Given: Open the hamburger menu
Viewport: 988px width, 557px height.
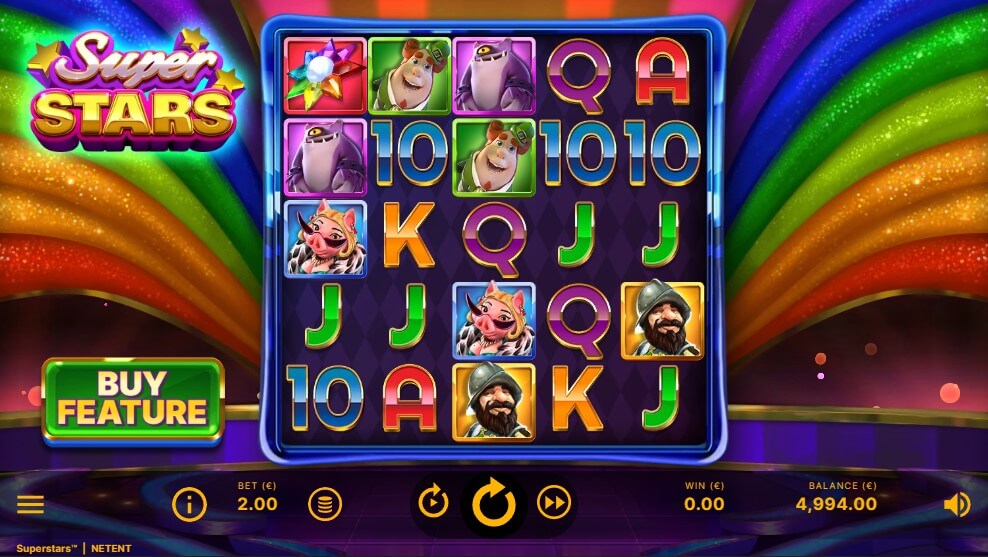Looking at the screenshot, I should 30,504.
